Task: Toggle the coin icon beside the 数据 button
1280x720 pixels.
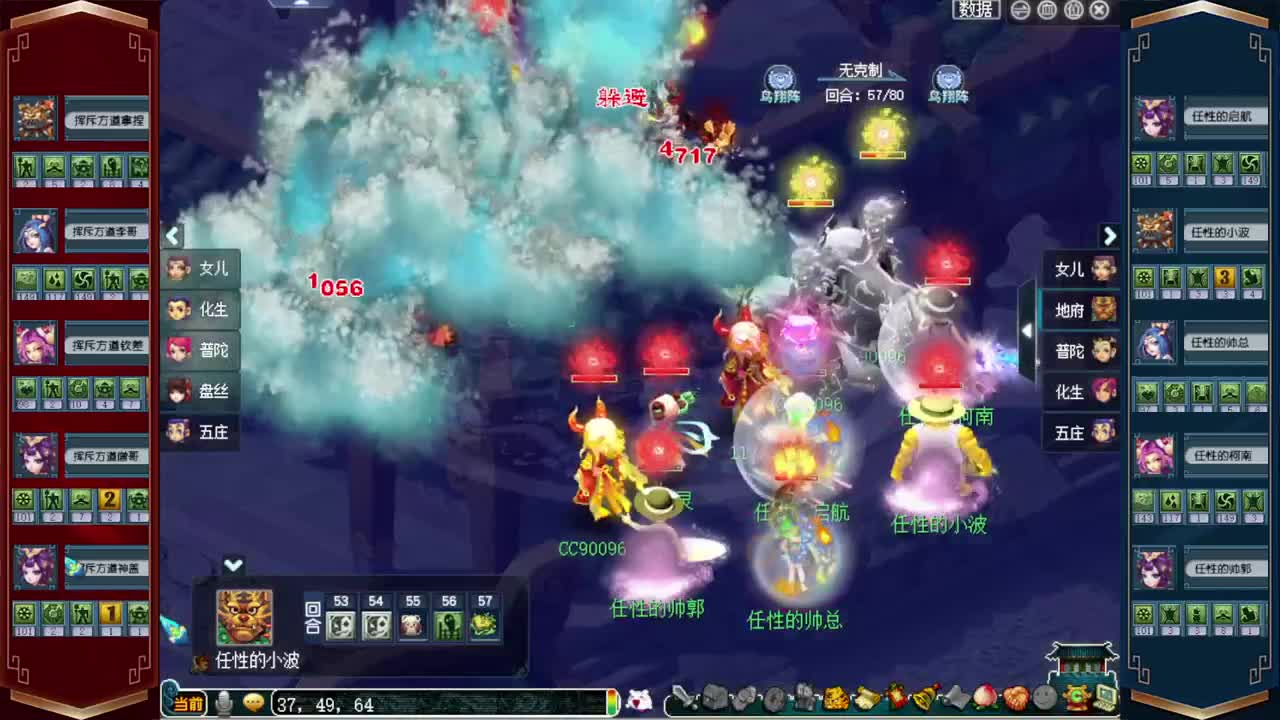Action: point(1020,10)
